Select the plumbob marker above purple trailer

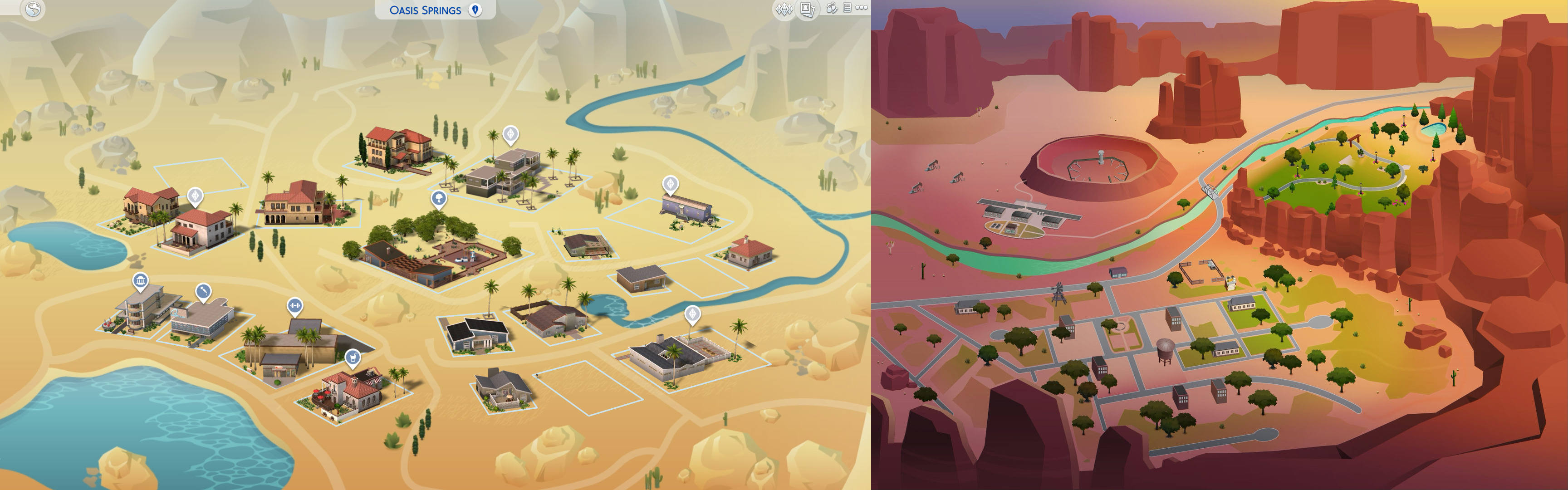click(x=670, y=183)
